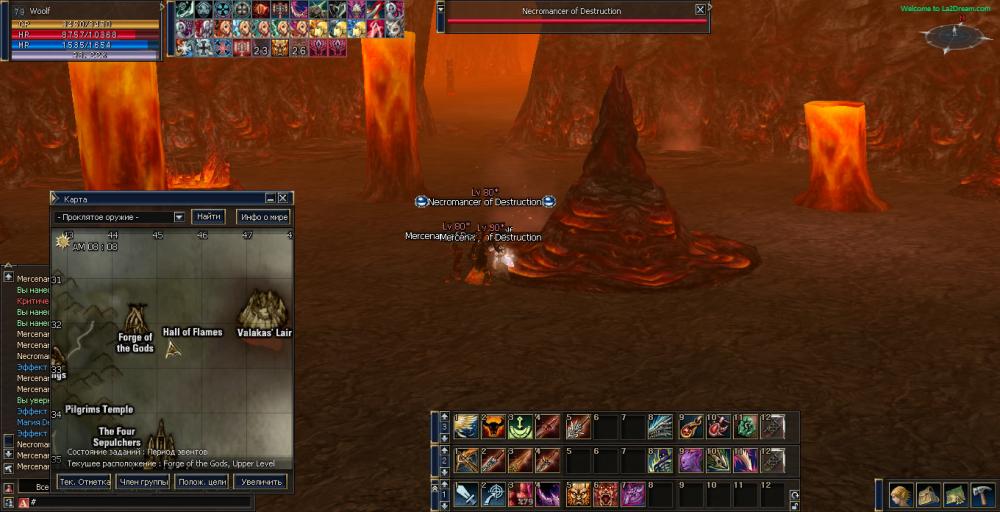1000x512 pixels.
Task: Use the green downward arrow skill
Action: [x=520, y=427]
